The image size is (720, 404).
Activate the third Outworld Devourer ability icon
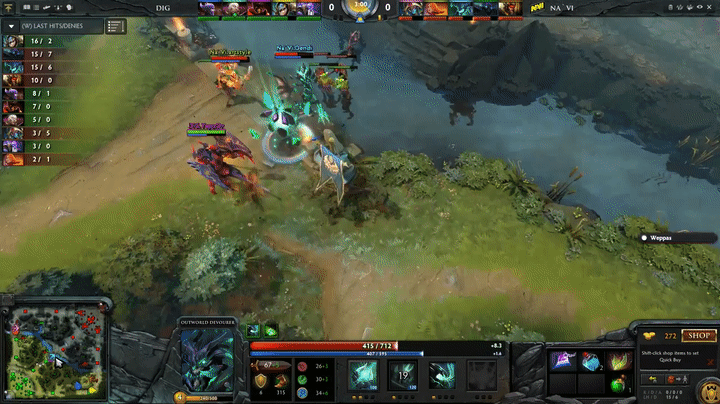click(441, 374)
